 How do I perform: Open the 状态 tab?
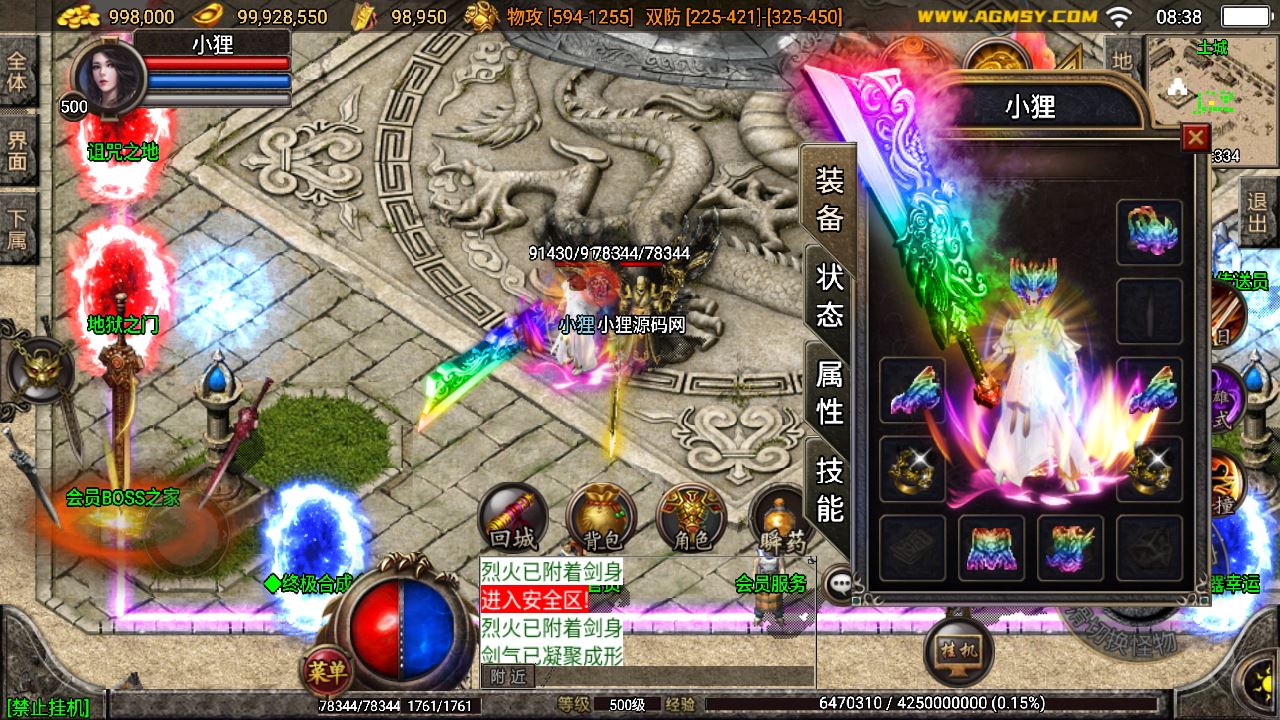[830, 295]
